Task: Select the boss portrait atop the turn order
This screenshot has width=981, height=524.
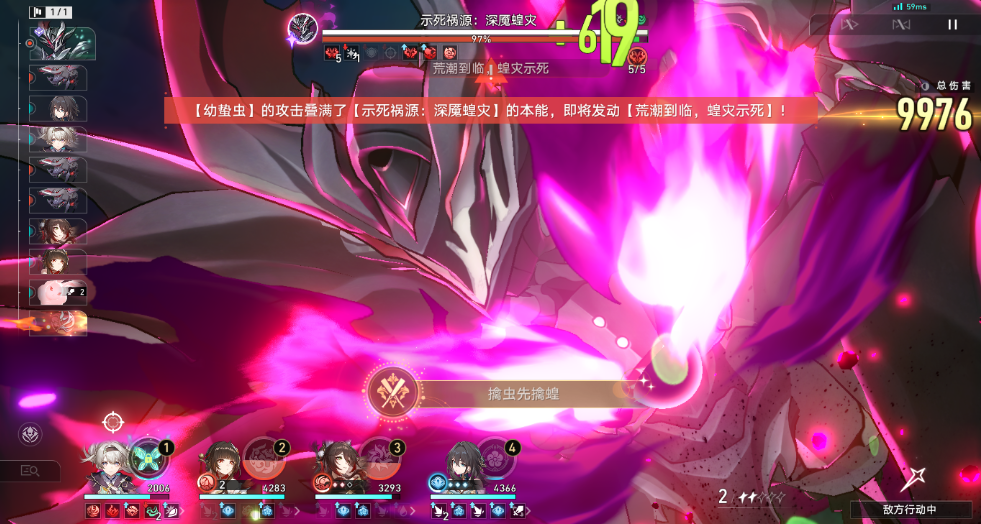Action: pyautogui.click(x=63, y=43)
